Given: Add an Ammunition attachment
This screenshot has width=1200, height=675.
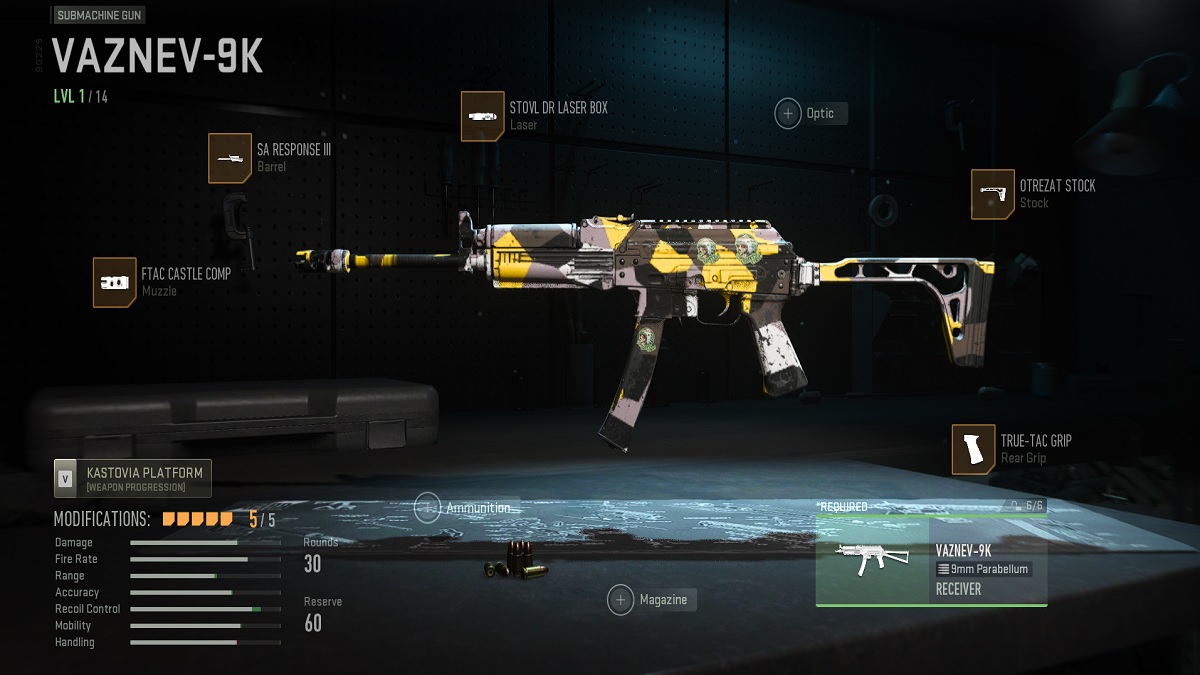Looking at the screenshot, I should coord(428,508).
